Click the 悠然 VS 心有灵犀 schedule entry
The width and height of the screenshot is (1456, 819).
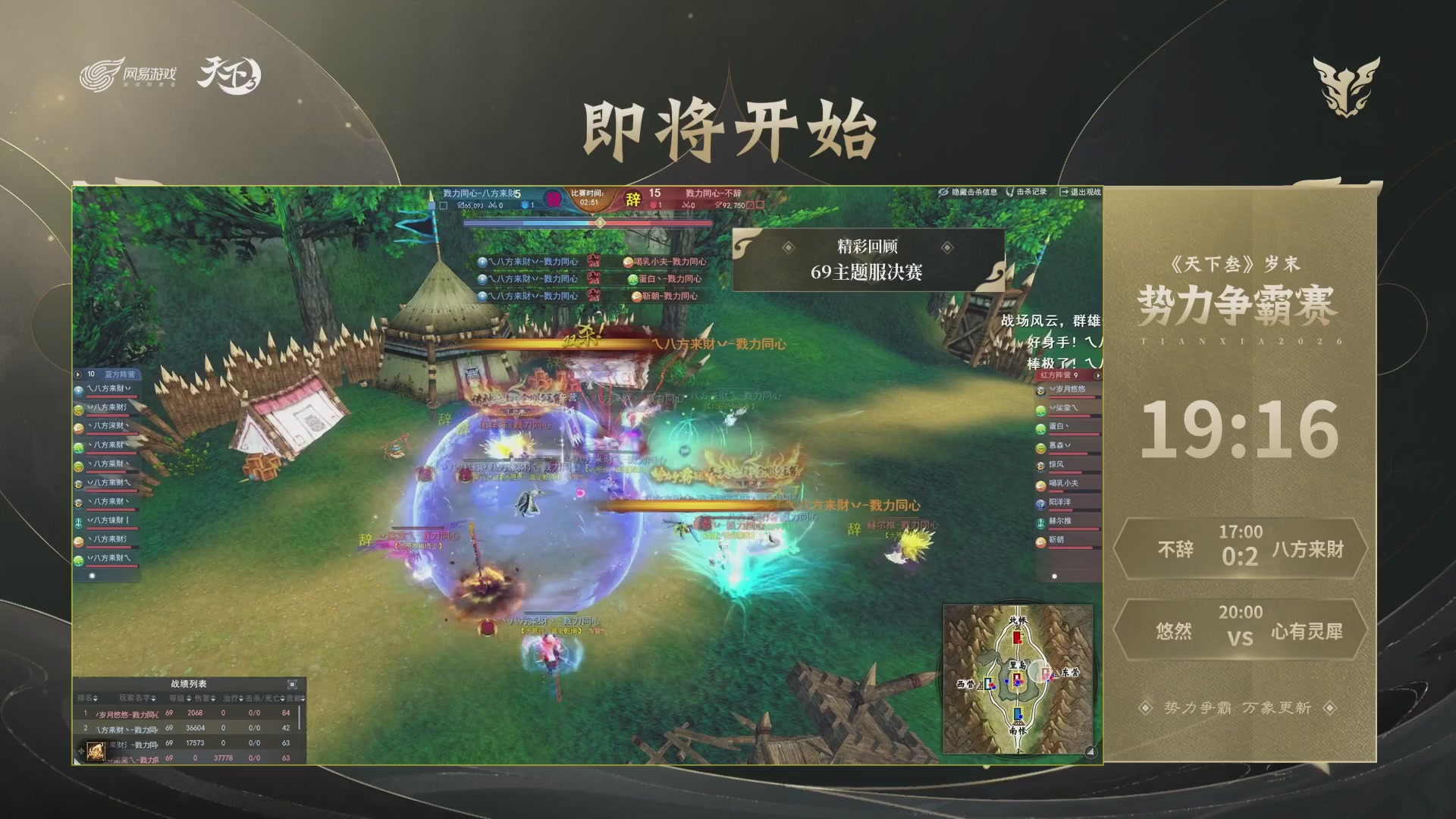[x=1241, y=629]
